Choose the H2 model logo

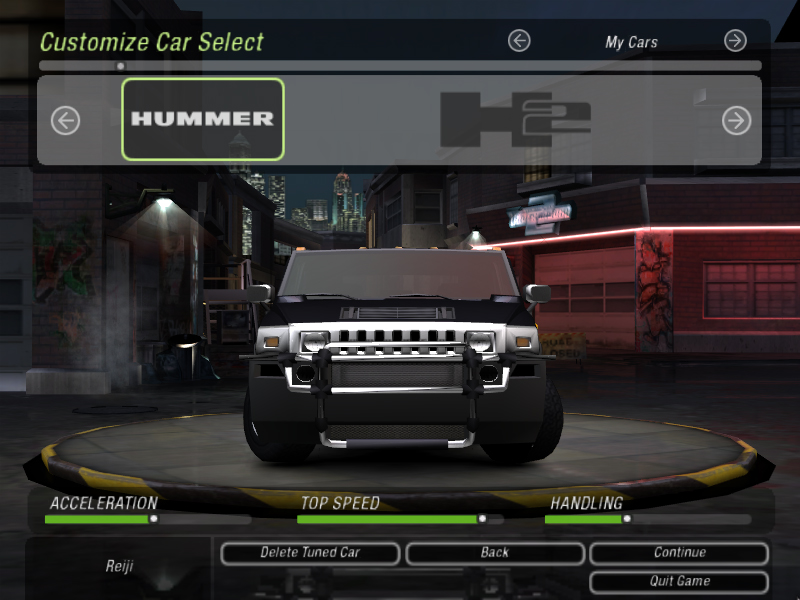tap(515, 119)
